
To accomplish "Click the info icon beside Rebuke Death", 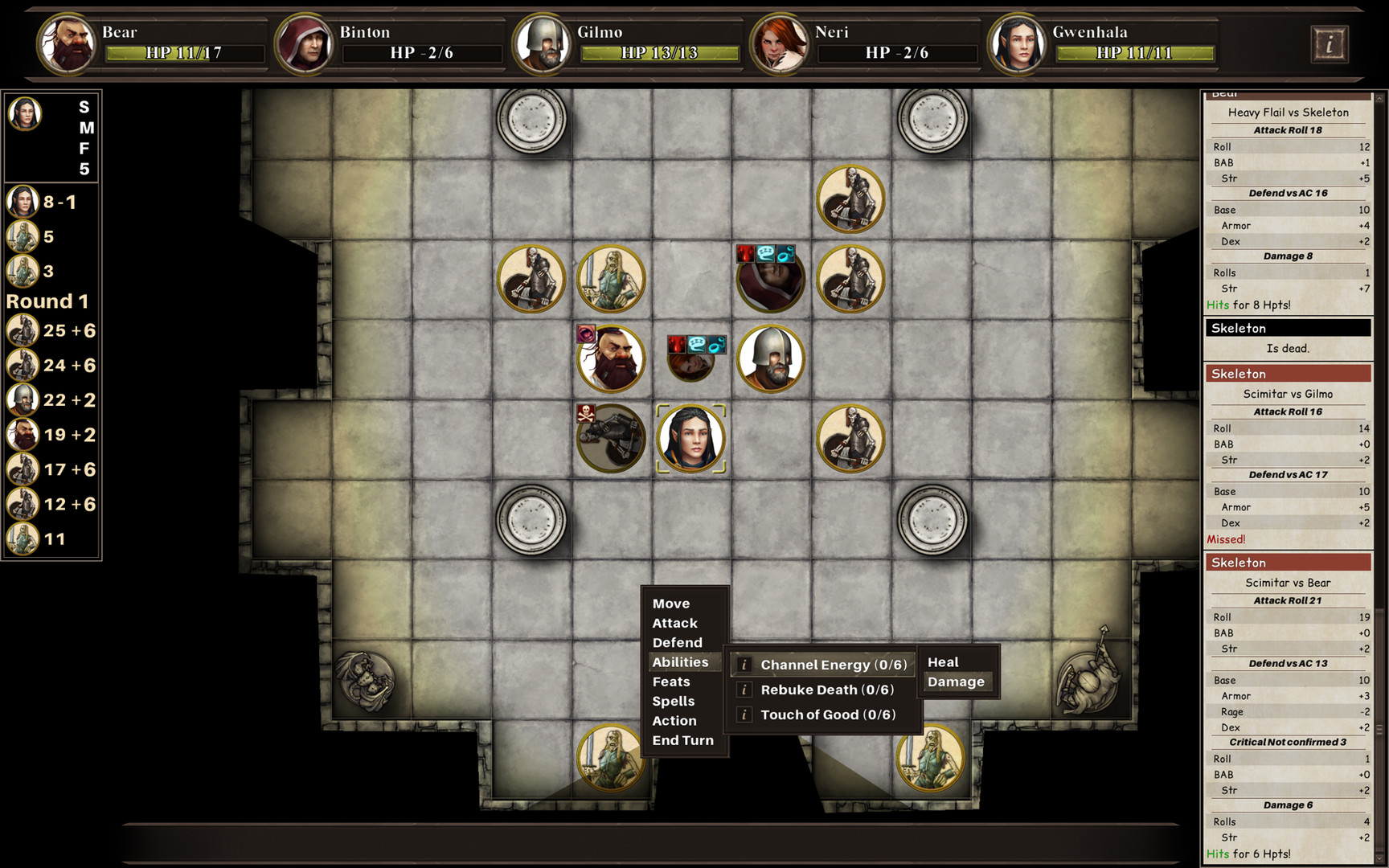I will pos(744,690).
